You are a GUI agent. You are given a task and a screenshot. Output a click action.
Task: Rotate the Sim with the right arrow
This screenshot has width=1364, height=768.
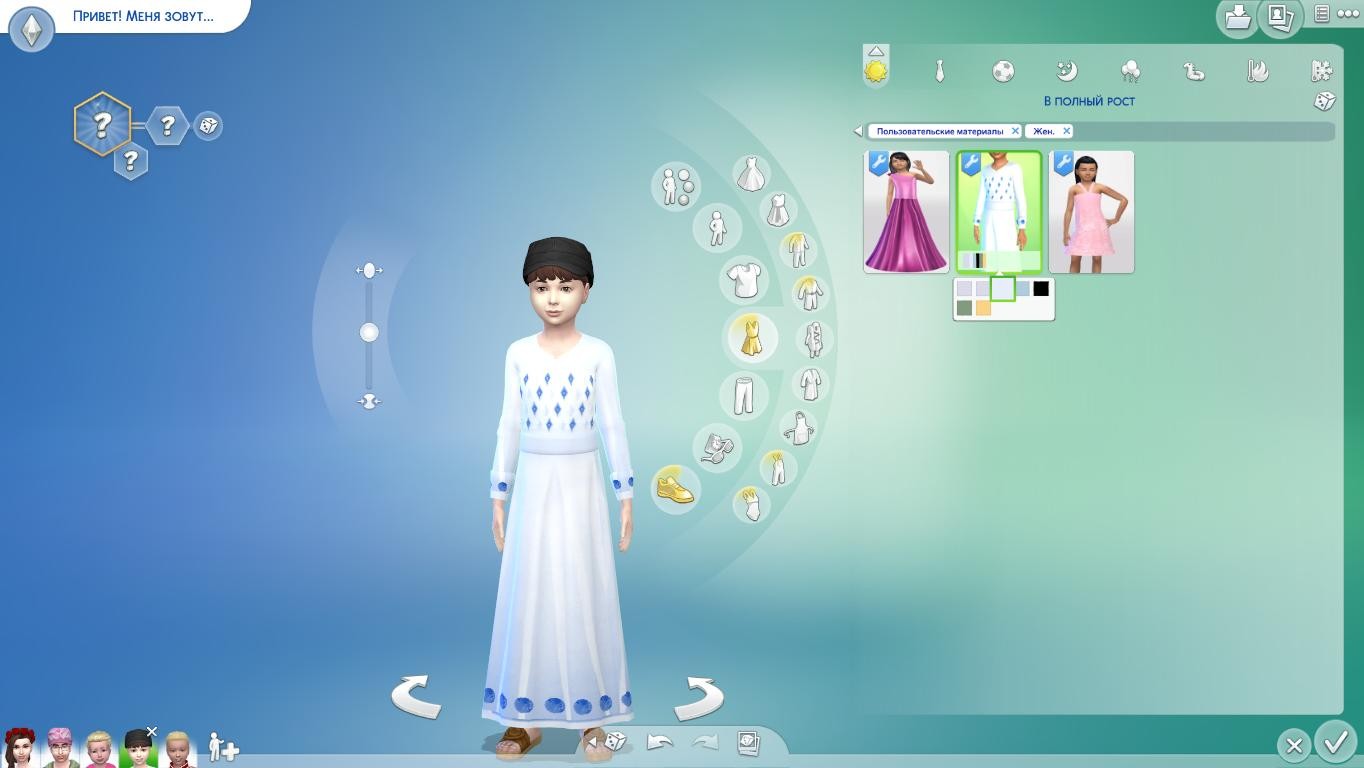point(698,697)
